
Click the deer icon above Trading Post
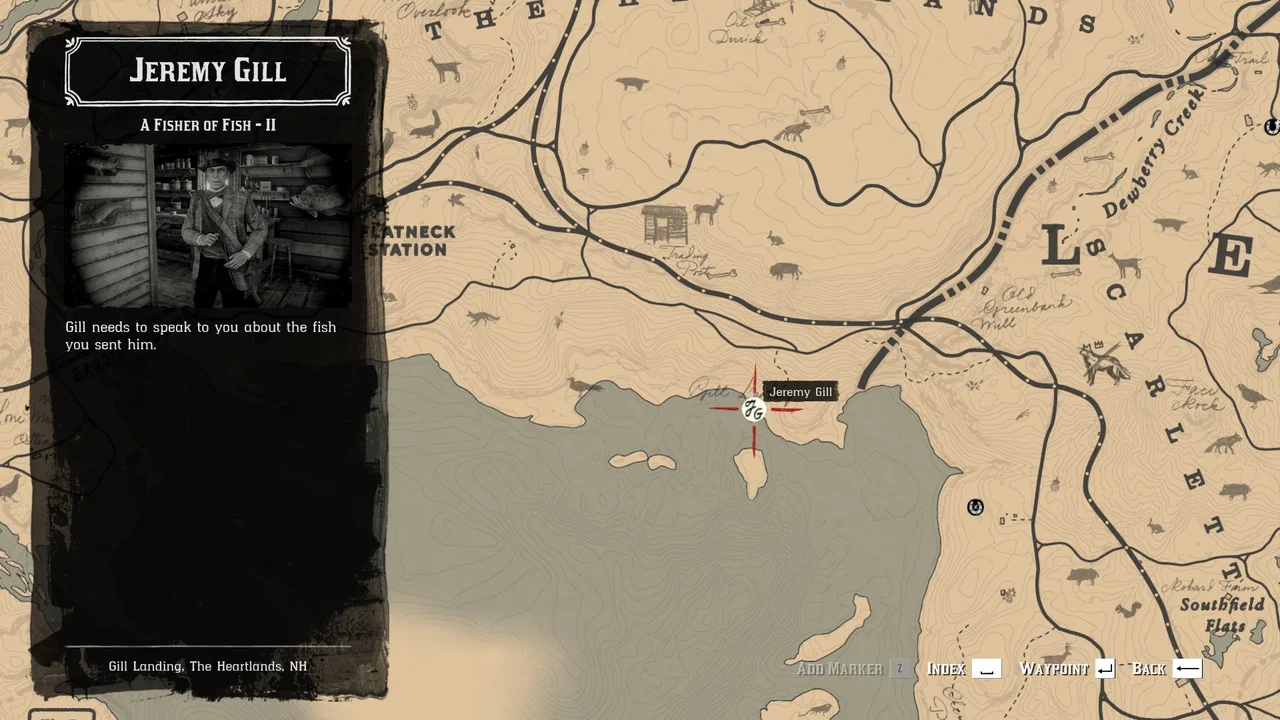(x=707, y=210)
